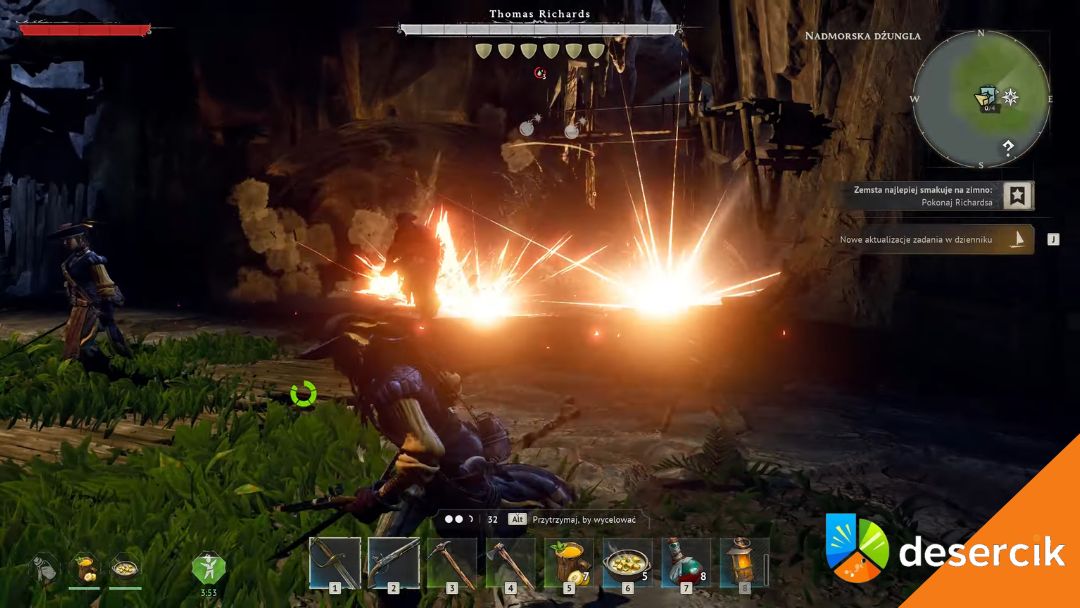Use the fruit drink mug in slot 5

pos(569,562)
